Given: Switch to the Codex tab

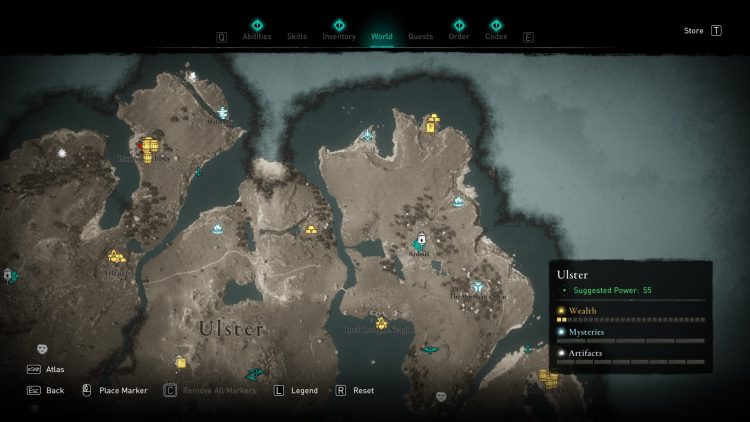Looking at the screenshot, I should point(496,36).
